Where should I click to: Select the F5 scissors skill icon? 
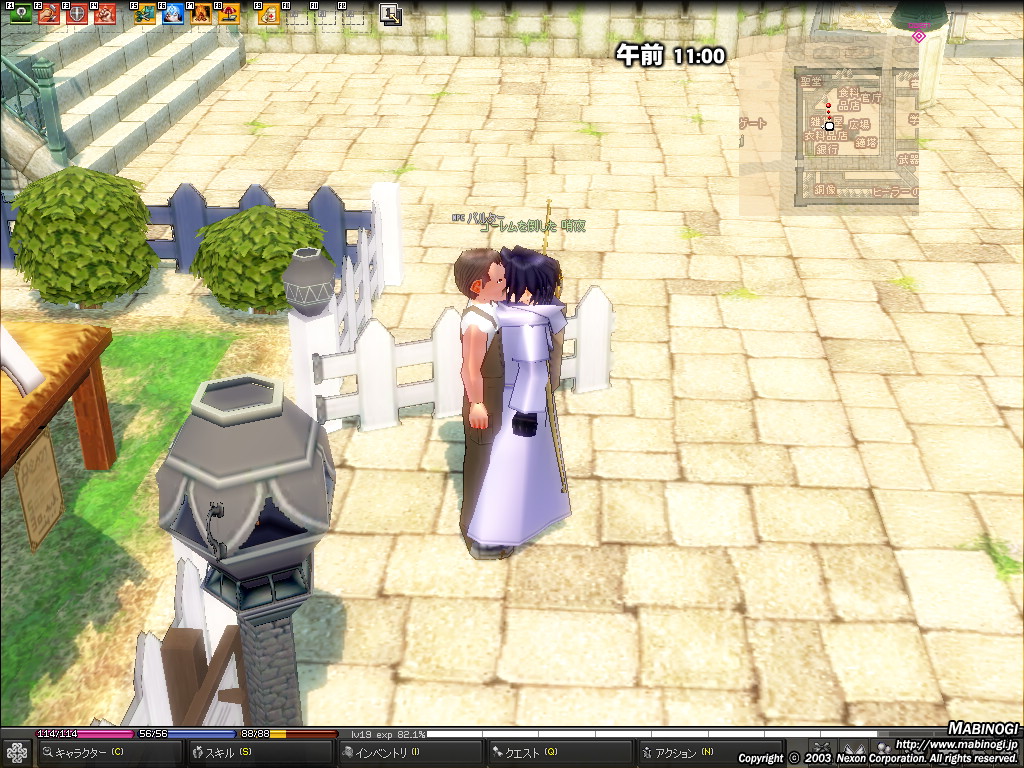pyautogui.click(x=144, y=14)
